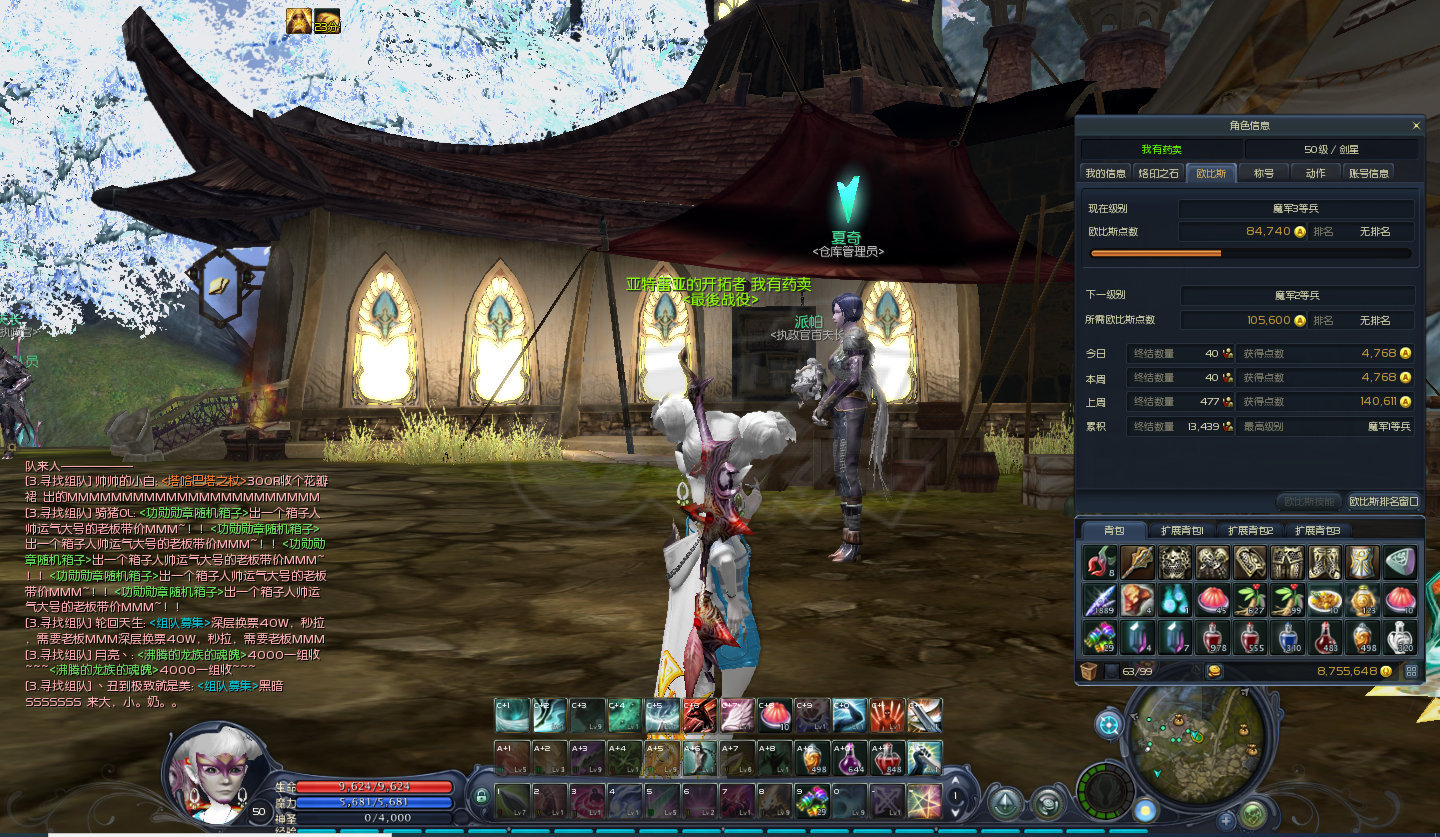Click the bag sort grid button

(1411, 671)
